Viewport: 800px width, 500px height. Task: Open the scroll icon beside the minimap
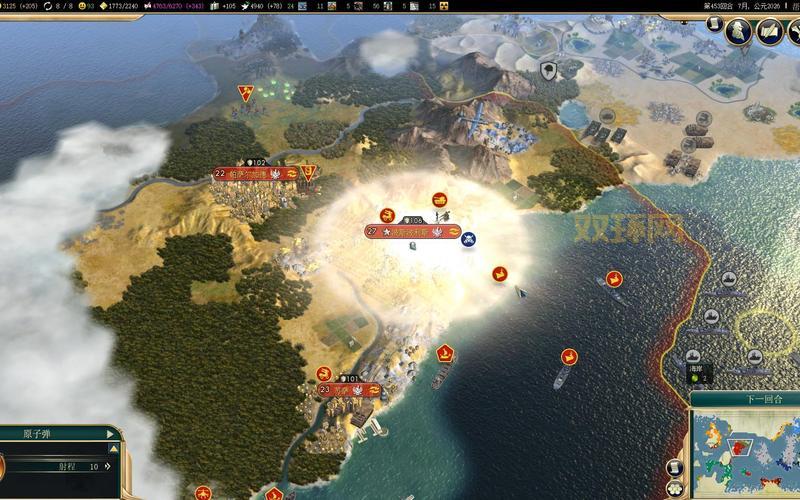[674, 468]
